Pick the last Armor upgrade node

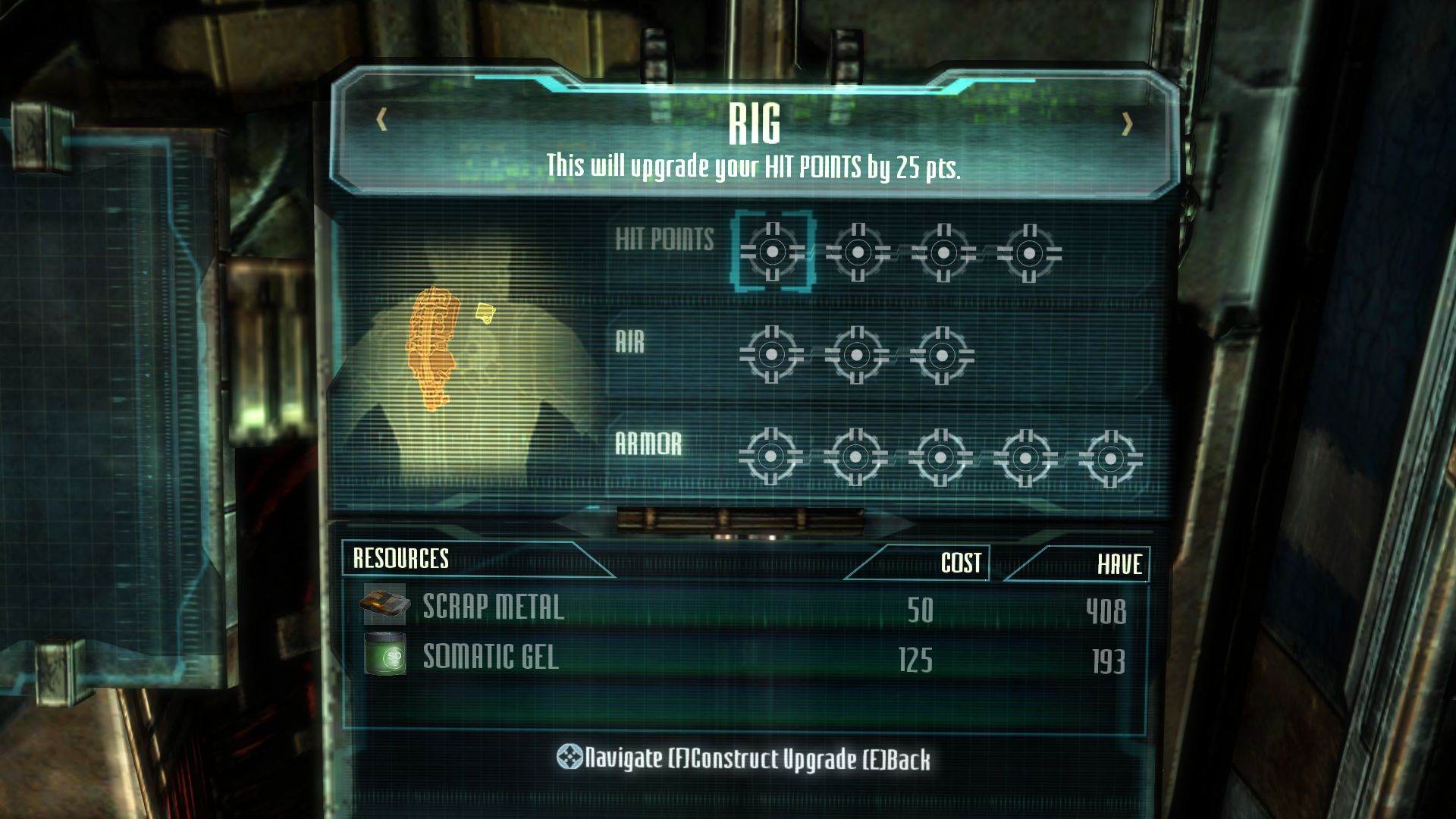(1110, 458)
